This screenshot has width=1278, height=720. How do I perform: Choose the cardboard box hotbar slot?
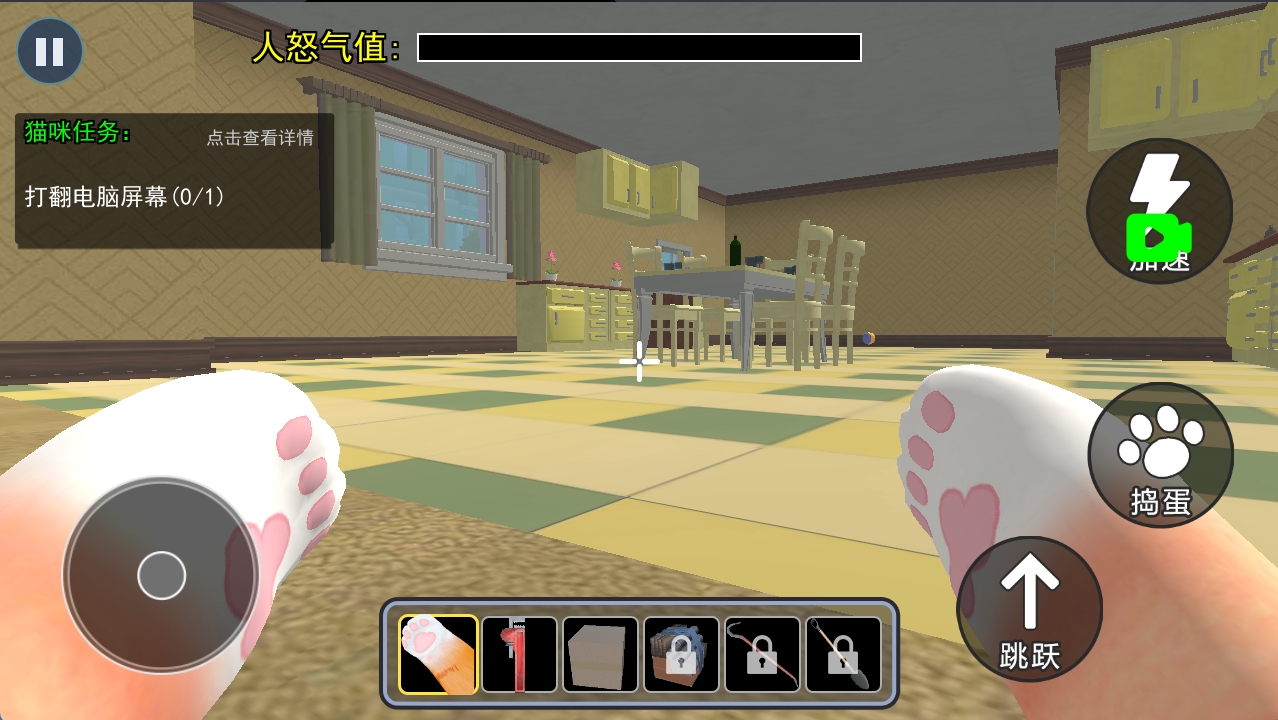click(x=600, y=654)
